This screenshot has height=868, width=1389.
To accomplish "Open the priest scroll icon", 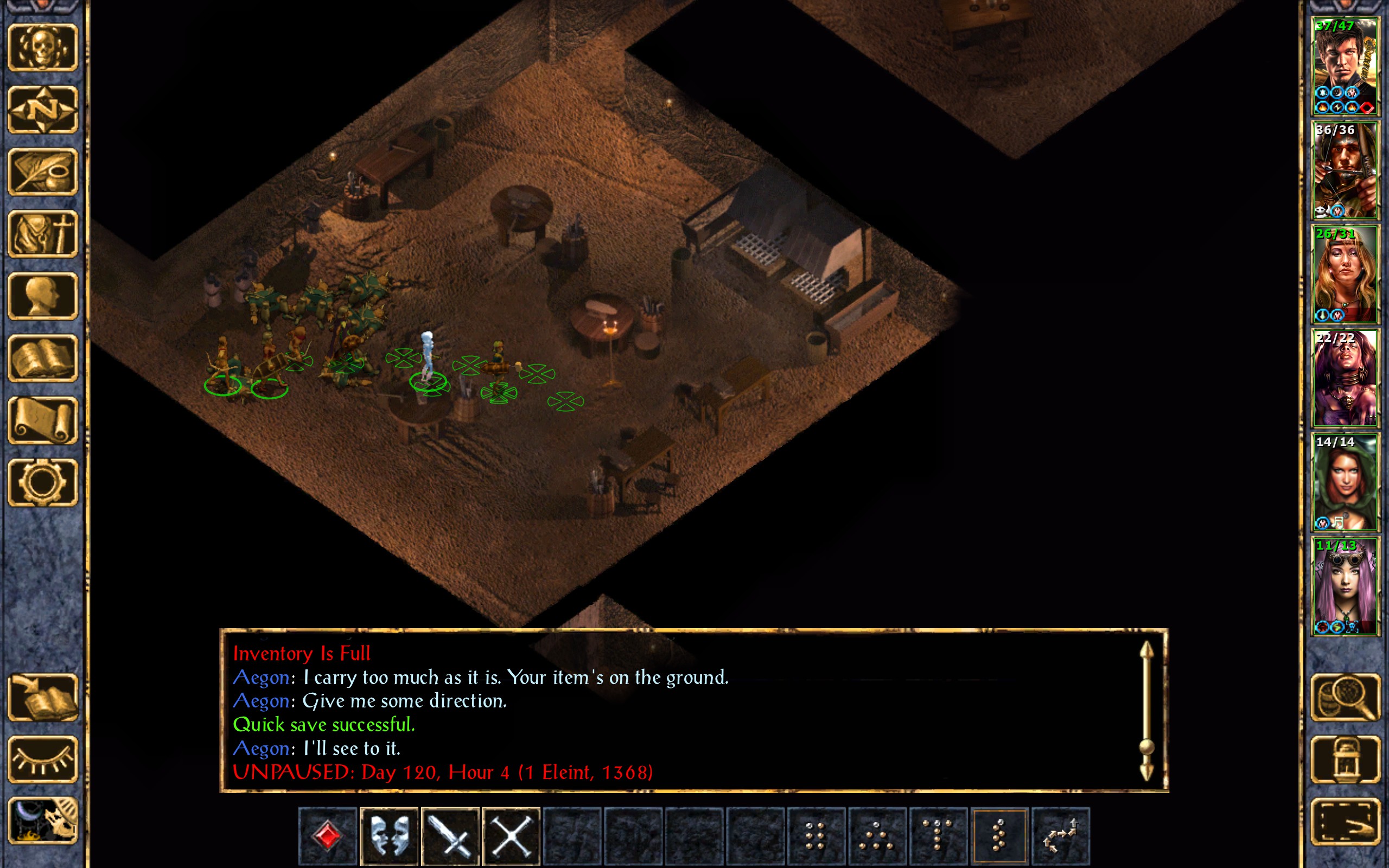I will [42, 420].
